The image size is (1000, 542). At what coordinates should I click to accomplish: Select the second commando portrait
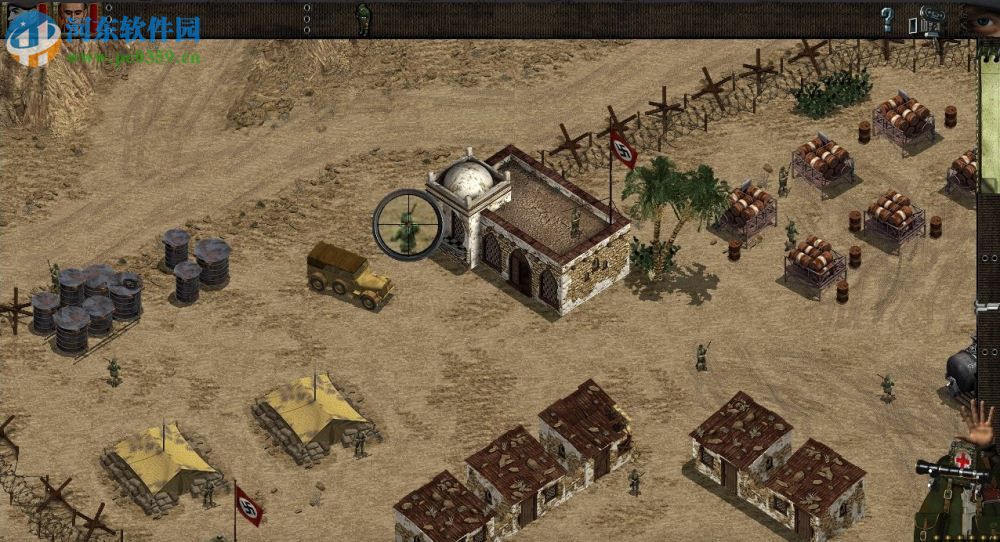73,17
